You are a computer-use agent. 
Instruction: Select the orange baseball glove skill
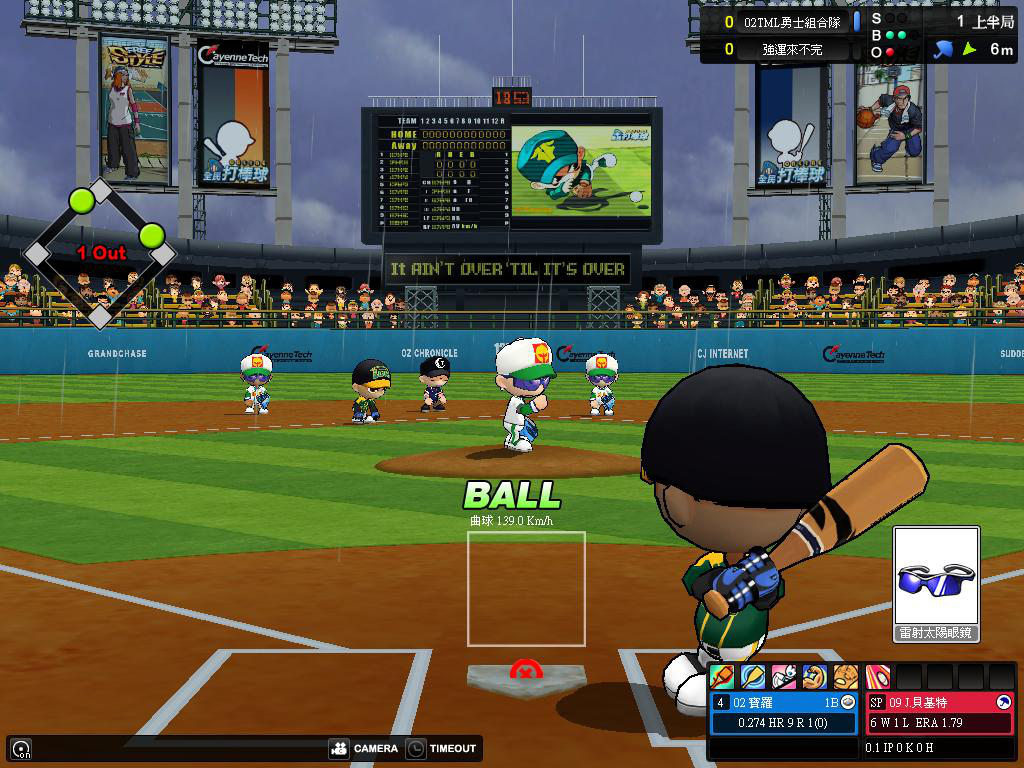[x=846, y=677]
